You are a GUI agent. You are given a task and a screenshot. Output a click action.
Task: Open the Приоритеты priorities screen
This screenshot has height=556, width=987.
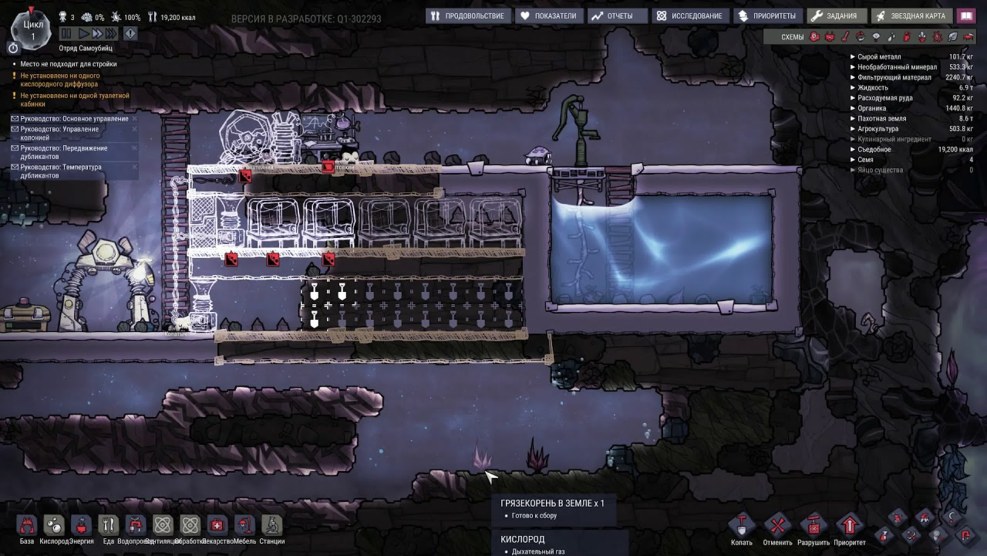click(x=769, y=16)
